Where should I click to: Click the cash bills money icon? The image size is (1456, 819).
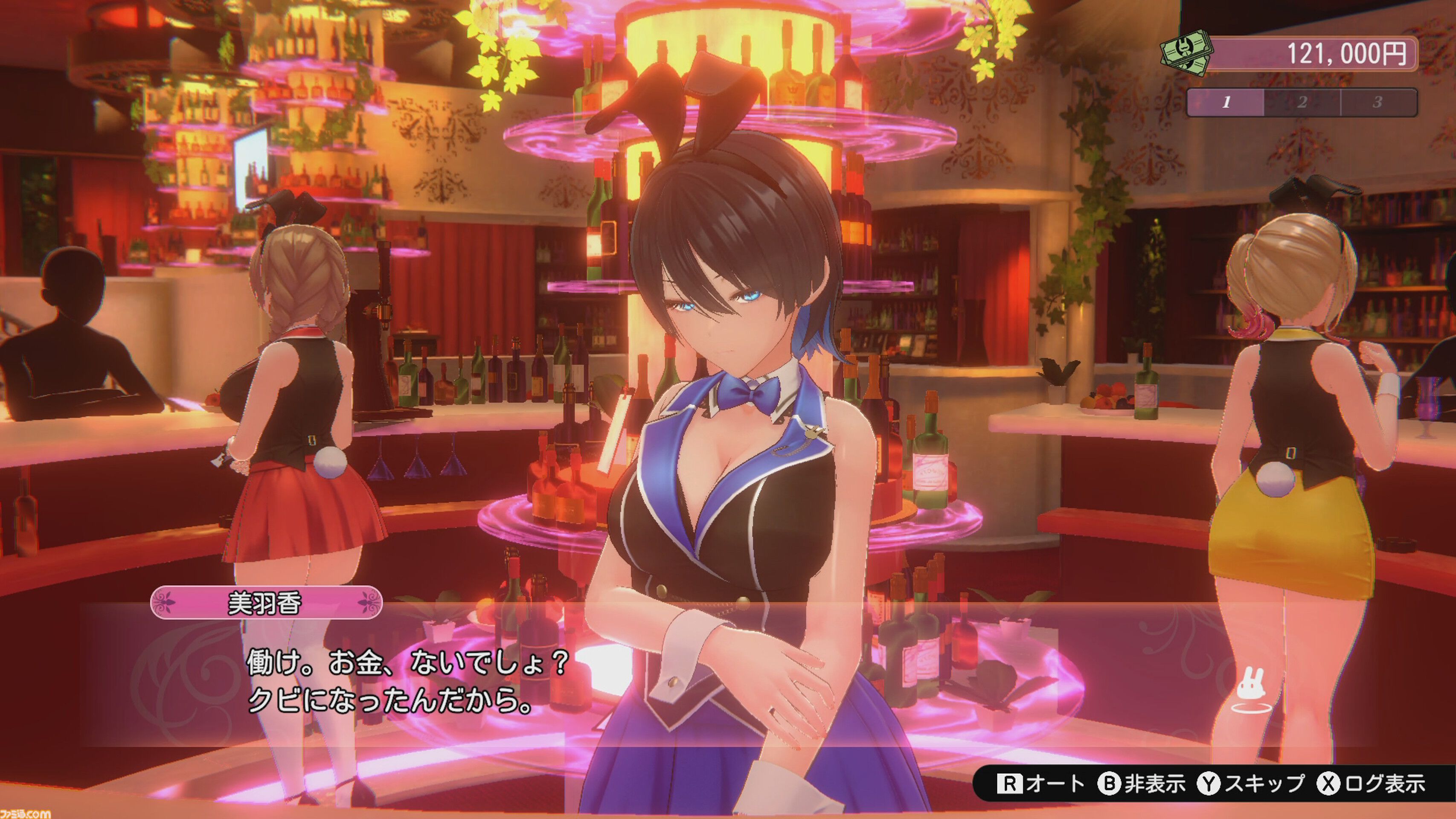pos(1186,54)
